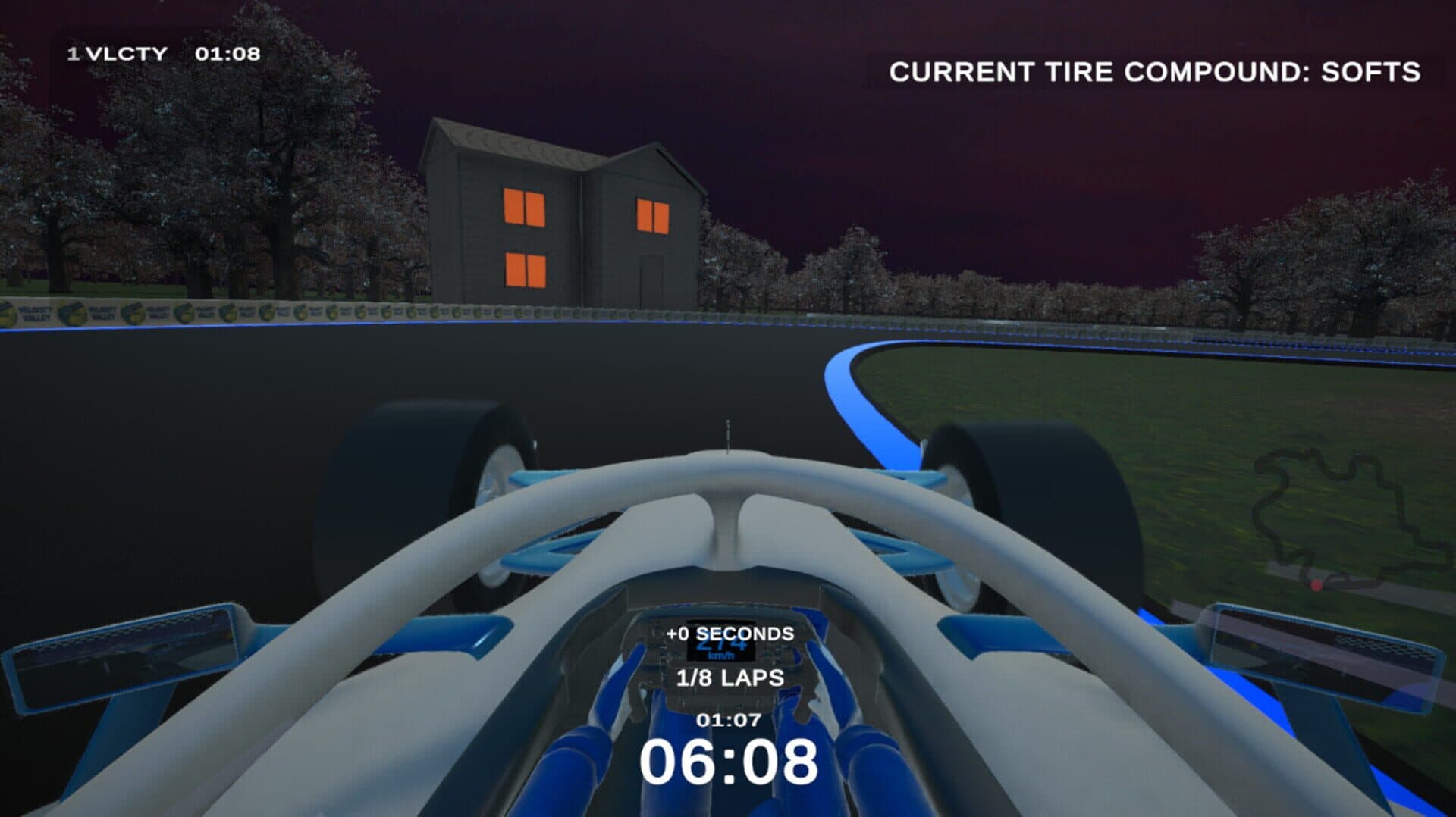Screen dimensions: 1456x817
Task: Select the VLCTY leaderboard row
Action: click(x=164, y=54)
